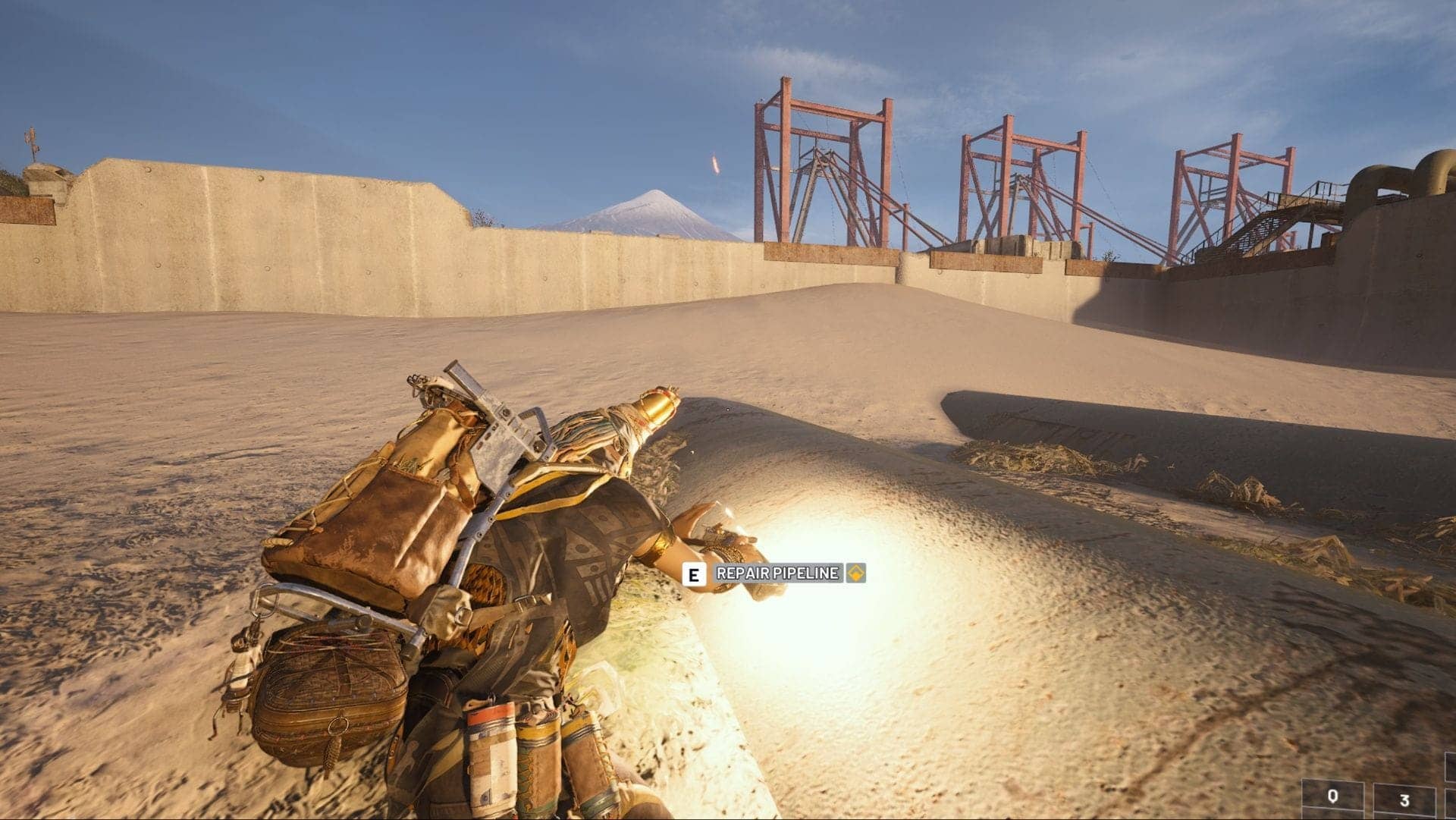
Task: Click the falling meteor streak in the sky
Action: pos(714,163)
